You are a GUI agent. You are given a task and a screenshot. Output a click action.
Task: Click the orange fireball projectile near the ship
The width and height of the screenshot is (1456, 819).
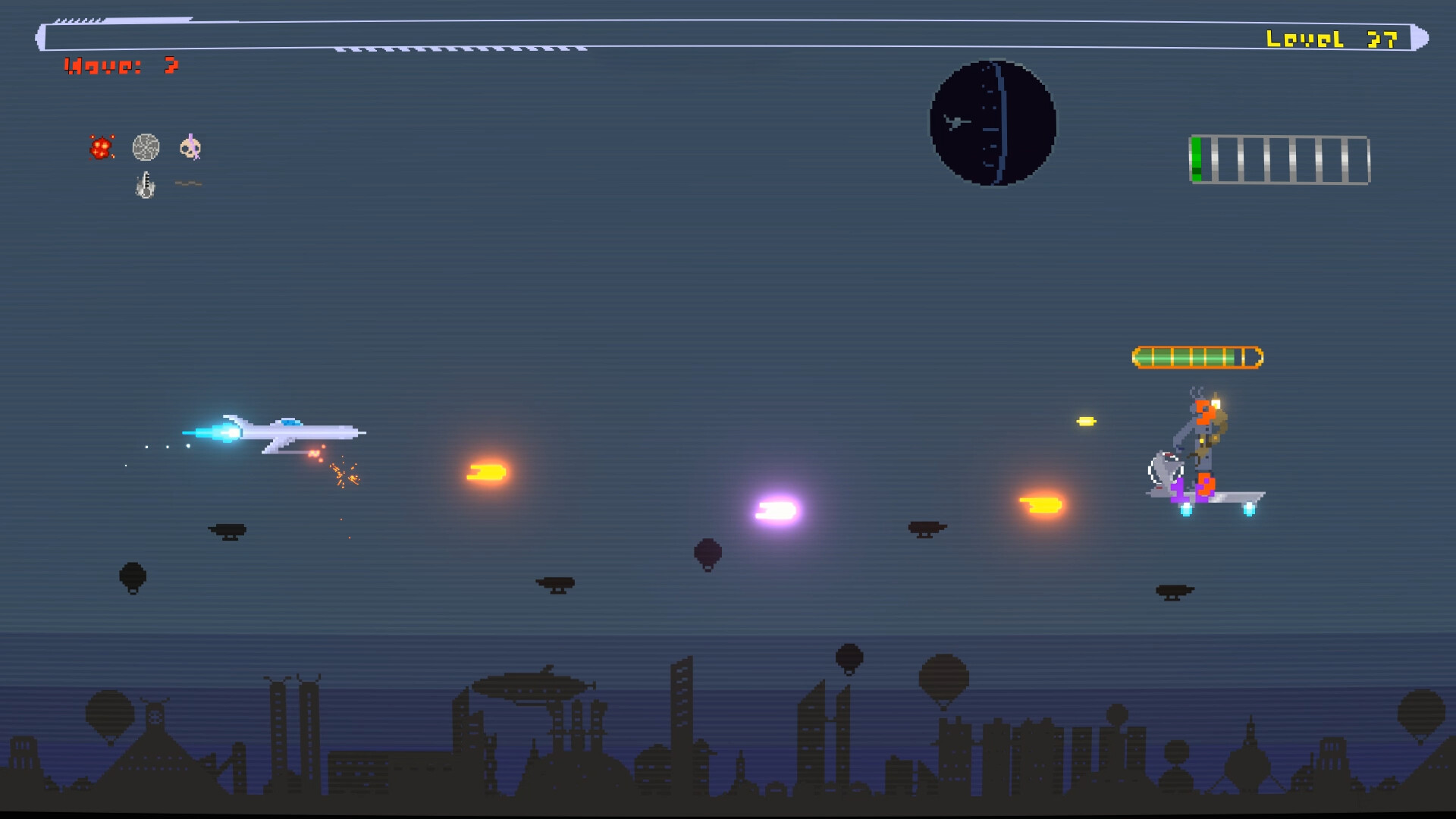(x=489, y=472)
